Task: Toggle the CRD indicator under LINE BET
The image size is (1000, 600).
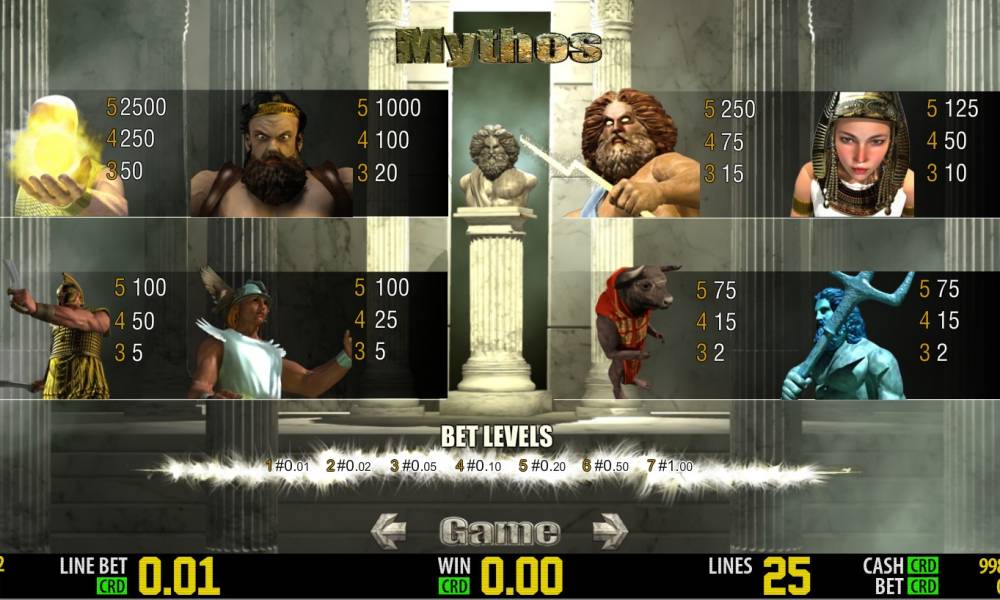Action: [x=112, y=587]
